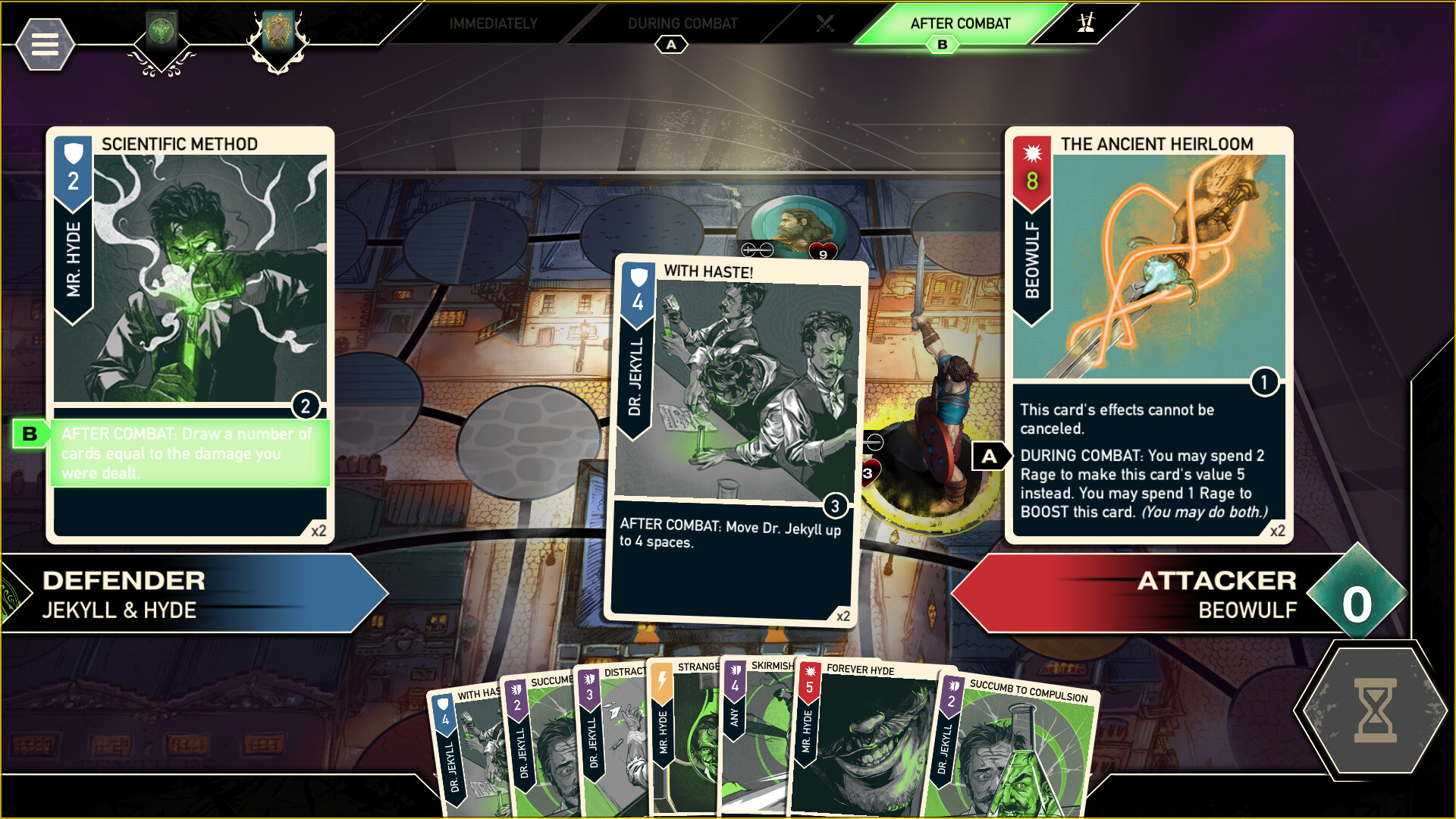
Task: Switch to the DURING COMBAT phase tab
Action: 682,23
